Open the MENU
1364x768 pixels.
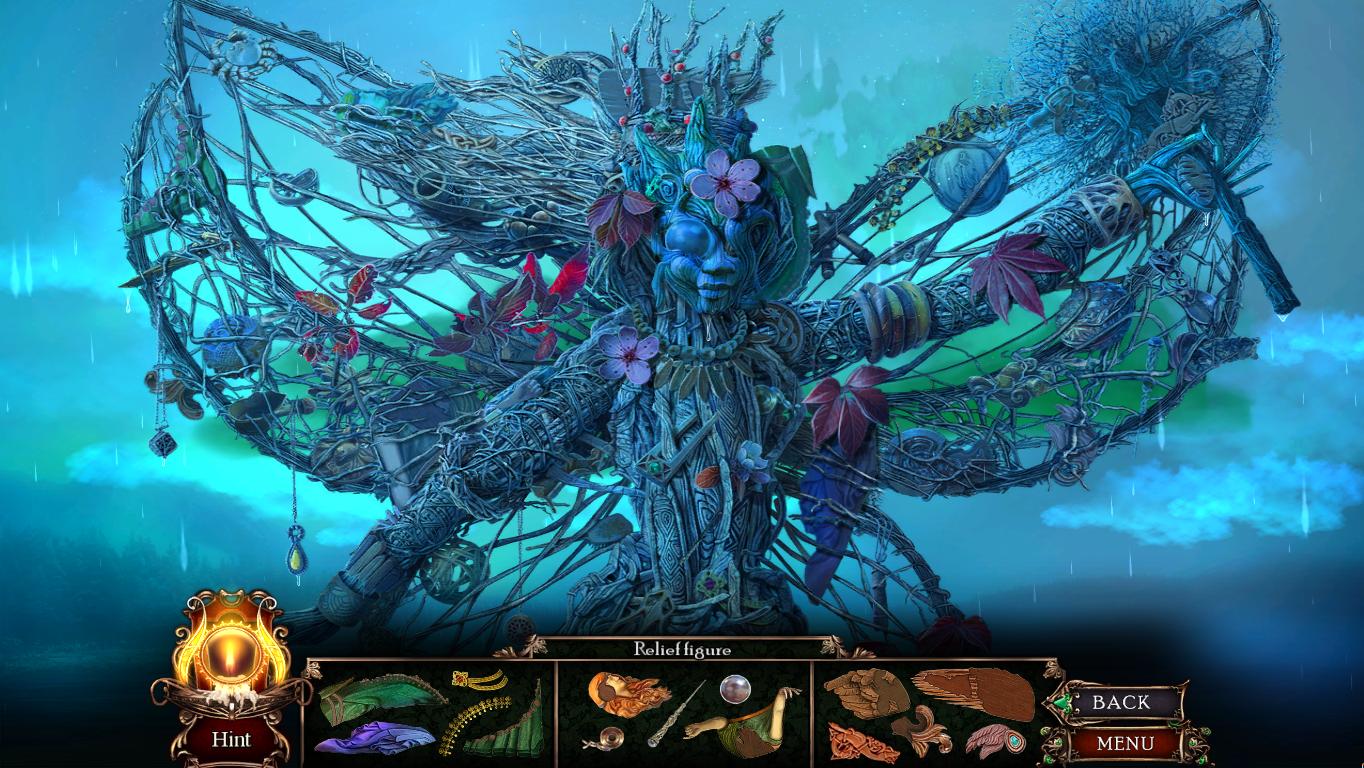[1124, 743]
